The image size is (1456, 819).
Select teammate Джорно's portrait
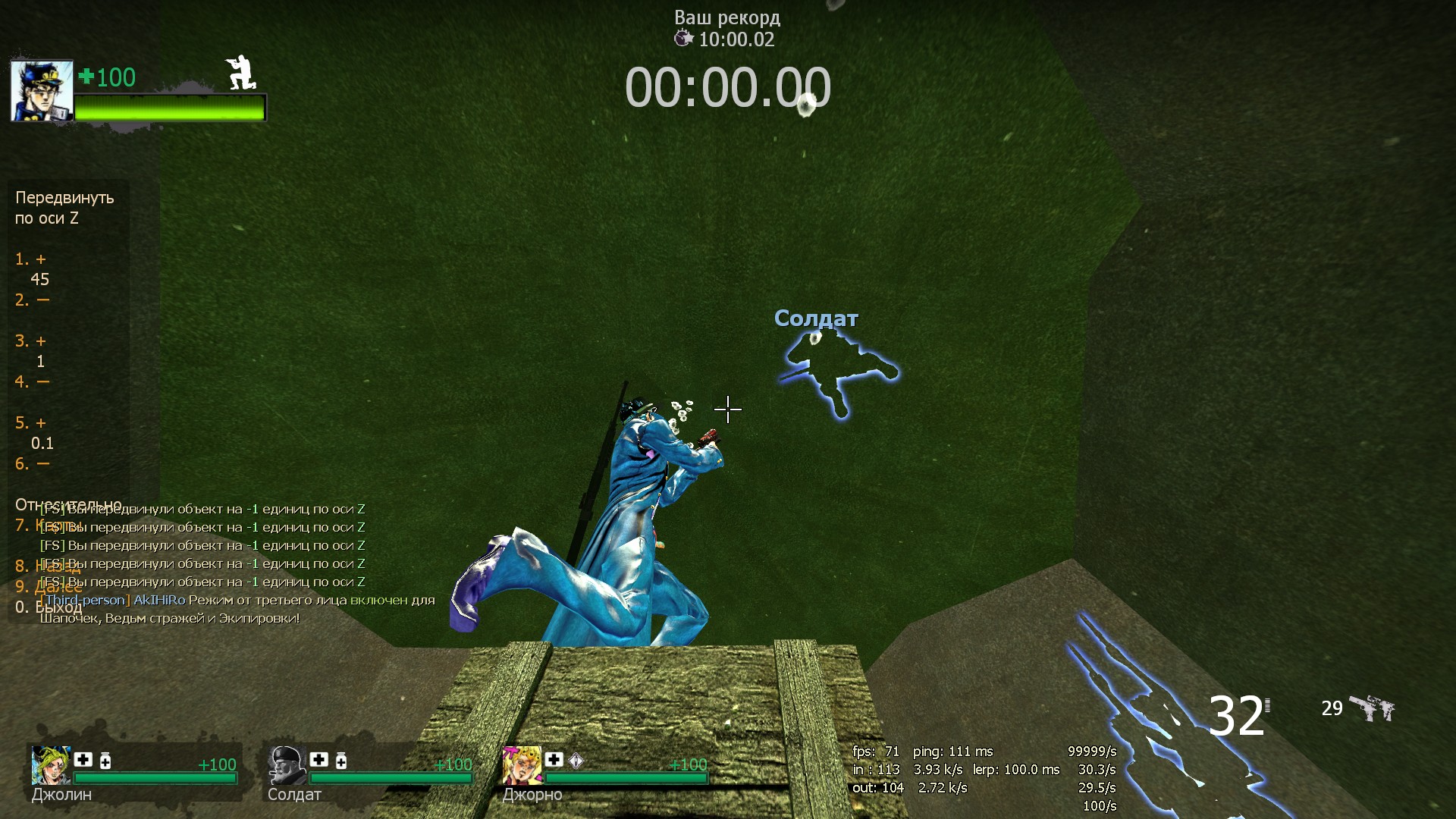[521, 764]
